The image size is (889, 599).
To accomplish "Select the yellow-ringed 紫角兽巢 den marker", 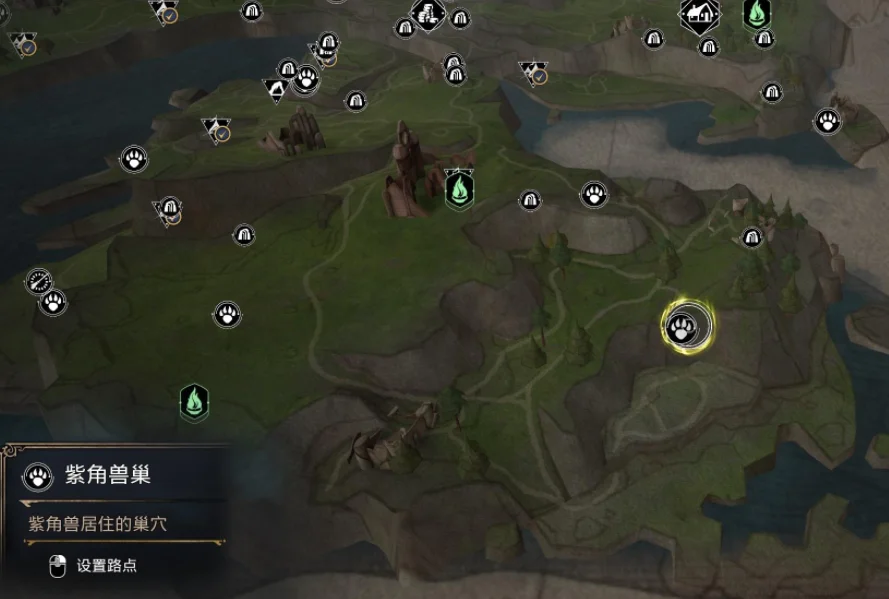I will [x=682, y=324].
